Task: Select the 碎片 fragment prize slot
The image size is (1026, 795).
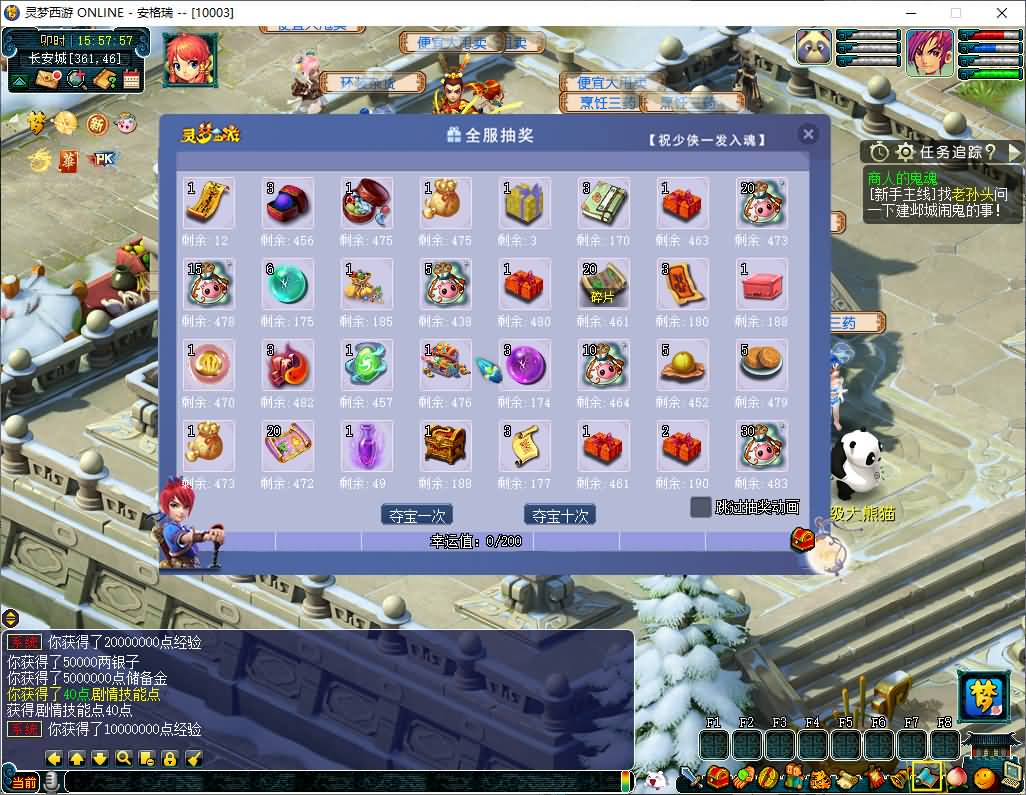Action: coord(604,284)
